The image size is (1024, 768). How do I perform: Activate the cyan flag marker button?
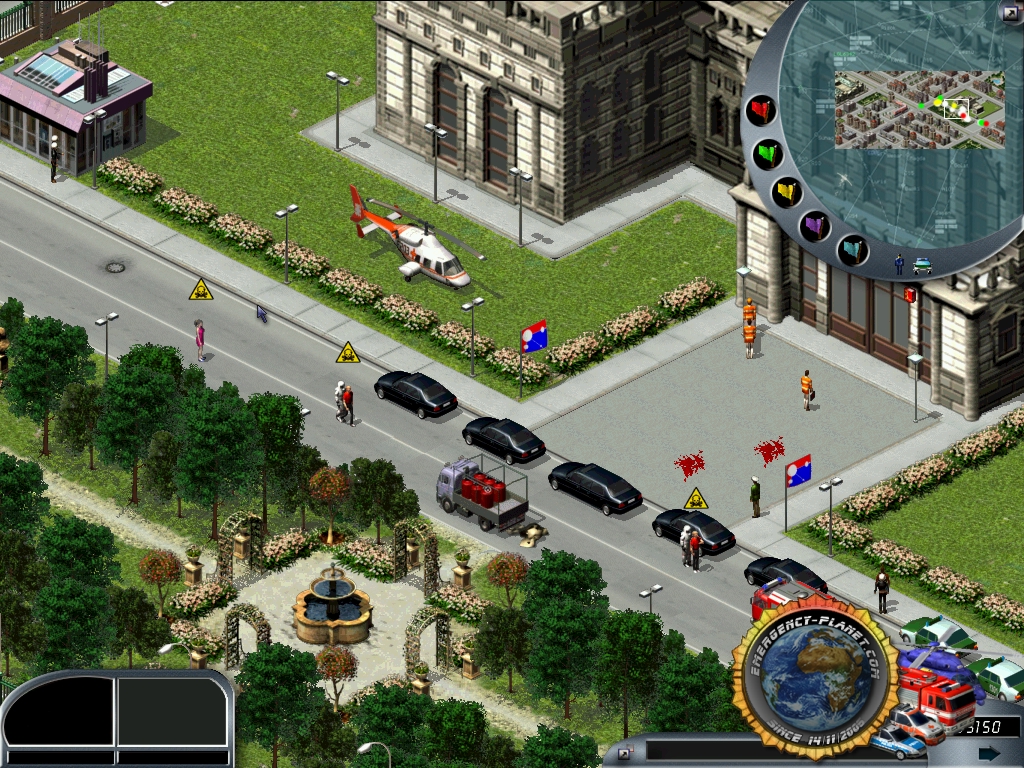pos(852,249)
